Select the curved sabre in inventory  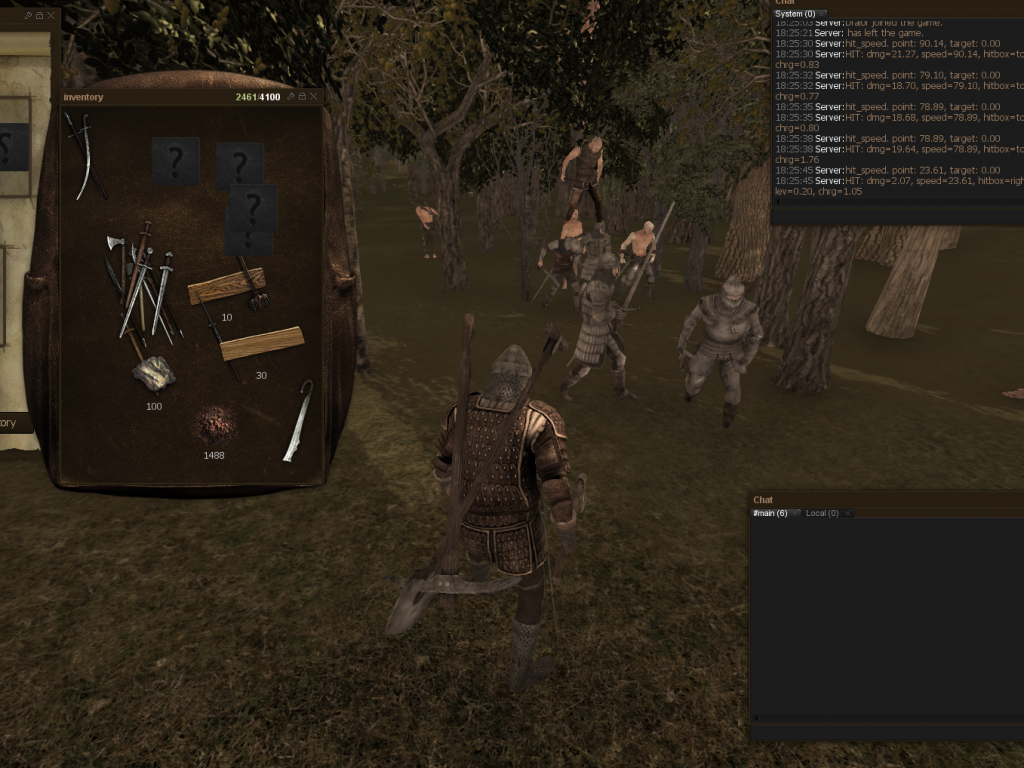[x=84, y=153]
